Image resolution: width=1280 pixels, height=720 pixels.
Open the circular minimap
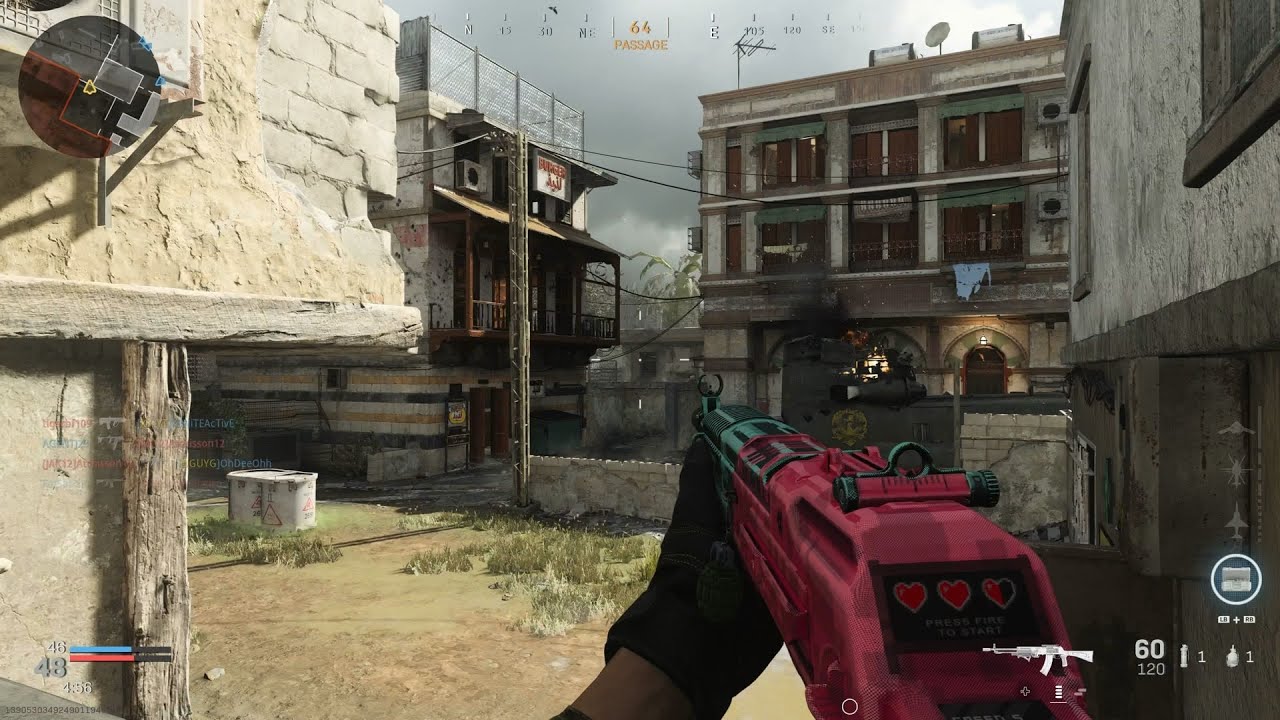pos(90,87)
